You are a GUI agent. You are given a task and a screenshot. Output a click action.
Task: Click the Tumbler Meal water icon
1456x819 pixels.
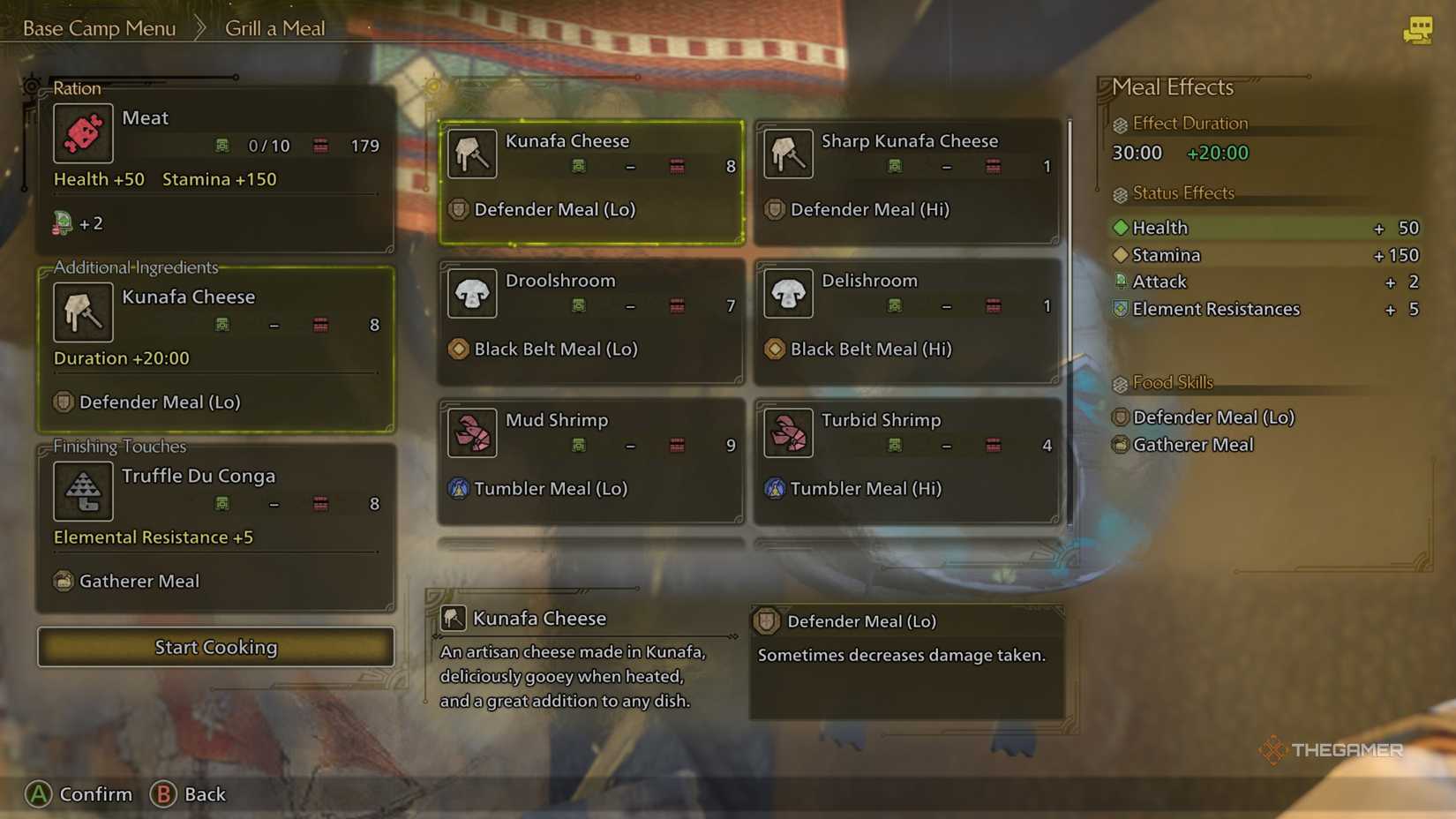(x=459, y=488)
